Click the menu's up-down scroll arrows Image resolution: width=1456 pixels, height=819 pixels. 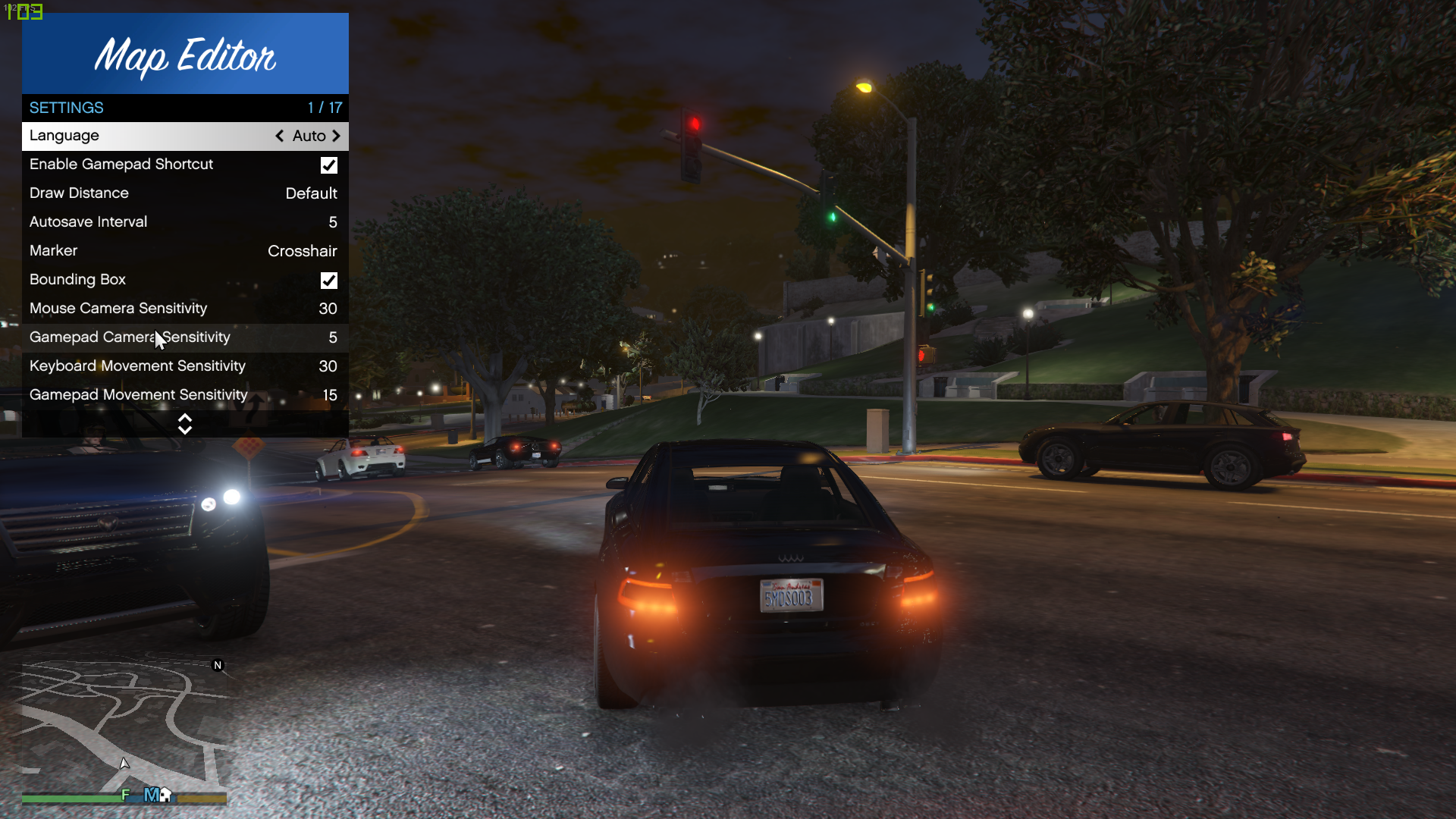pos(185,424)
